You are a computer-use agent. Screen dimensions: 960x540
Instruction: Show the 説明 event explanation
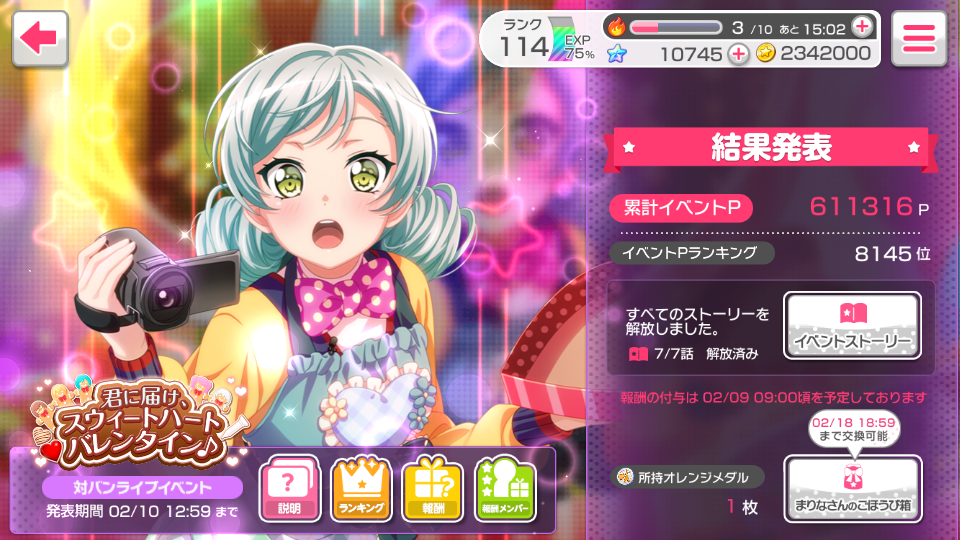pyautogui.click(x=289, y=488)
